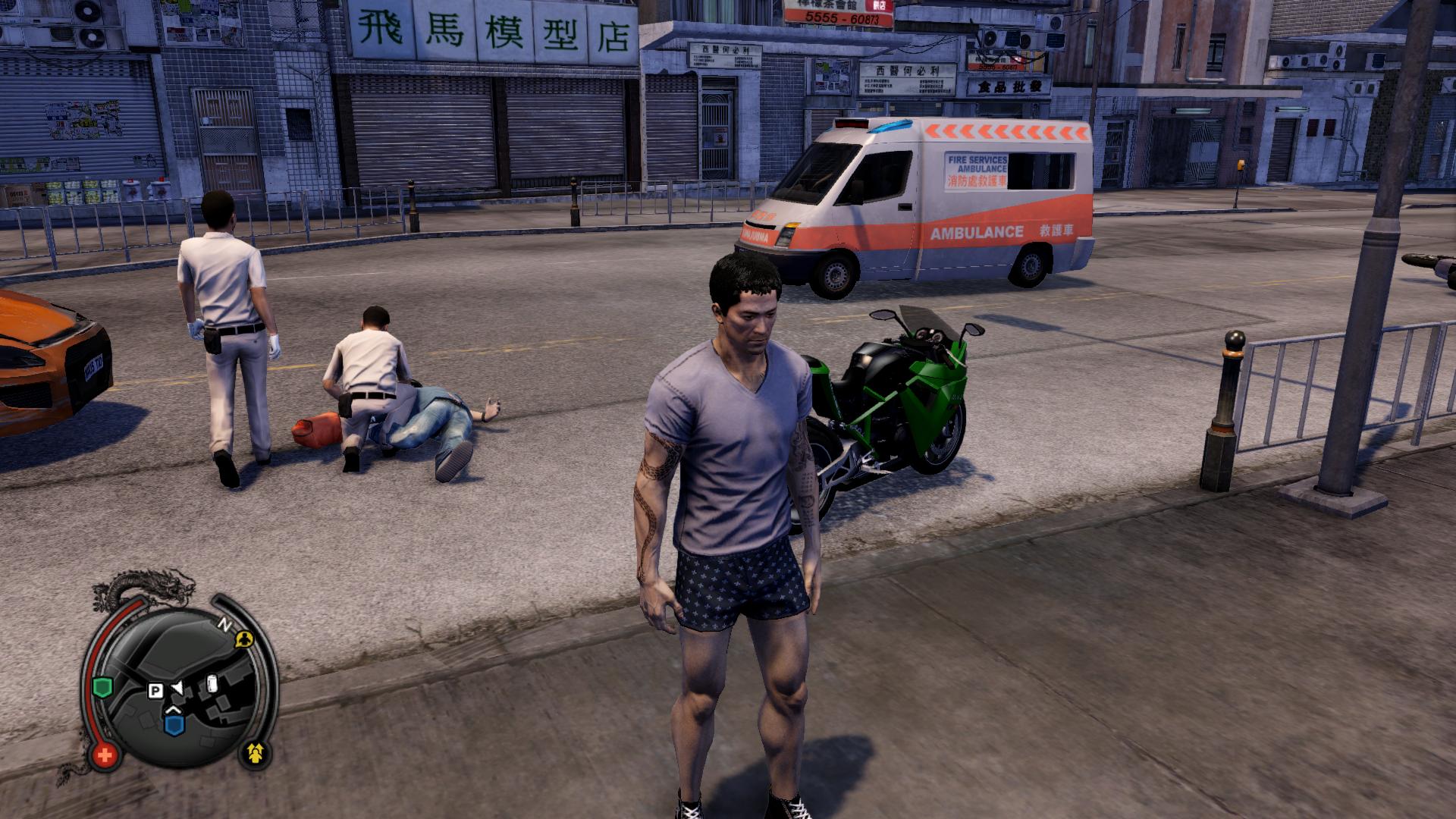Viewport: 1456px width, 819px height.
Task: Select the blue shield marker on minimap
Action: [x=174, y=726]
